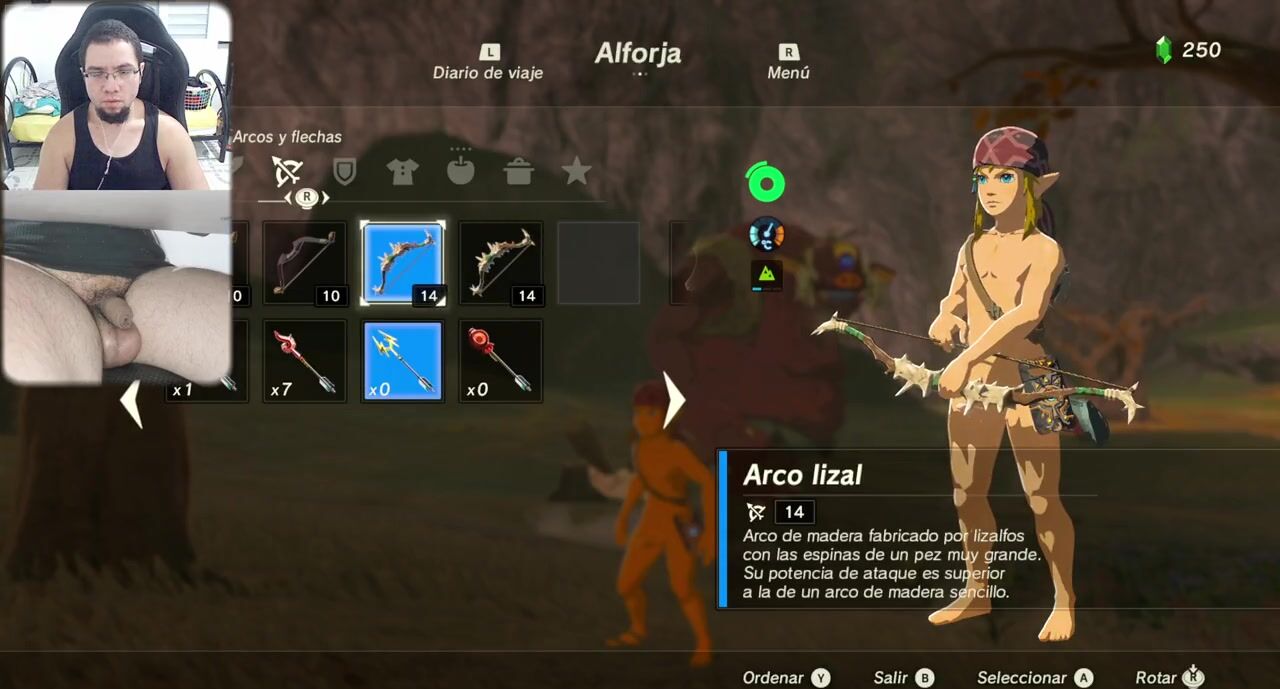Select the fire arrows slot showing x7
Screen dimensions: 1280x689
[305, 361]
